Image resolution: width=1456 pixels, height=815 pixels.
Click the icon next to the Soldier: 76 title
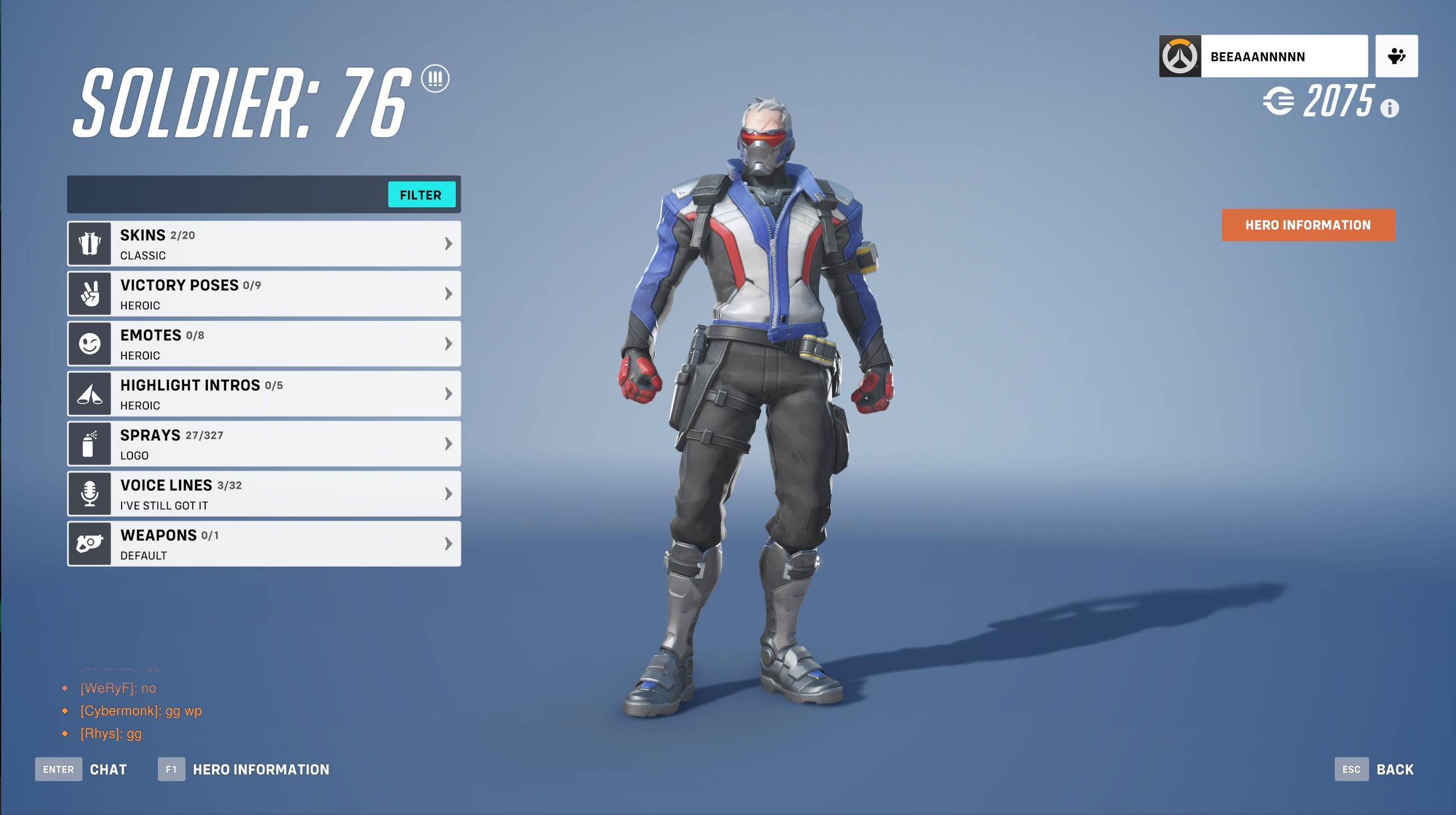tap(435, 79)
